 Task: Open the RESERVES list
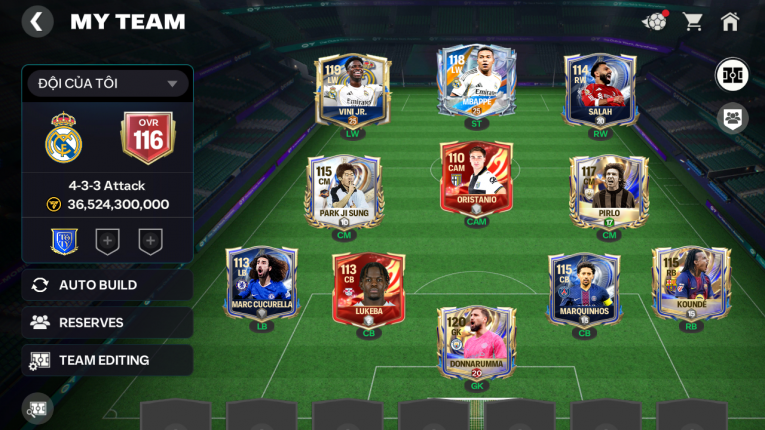tap(107, 322)
